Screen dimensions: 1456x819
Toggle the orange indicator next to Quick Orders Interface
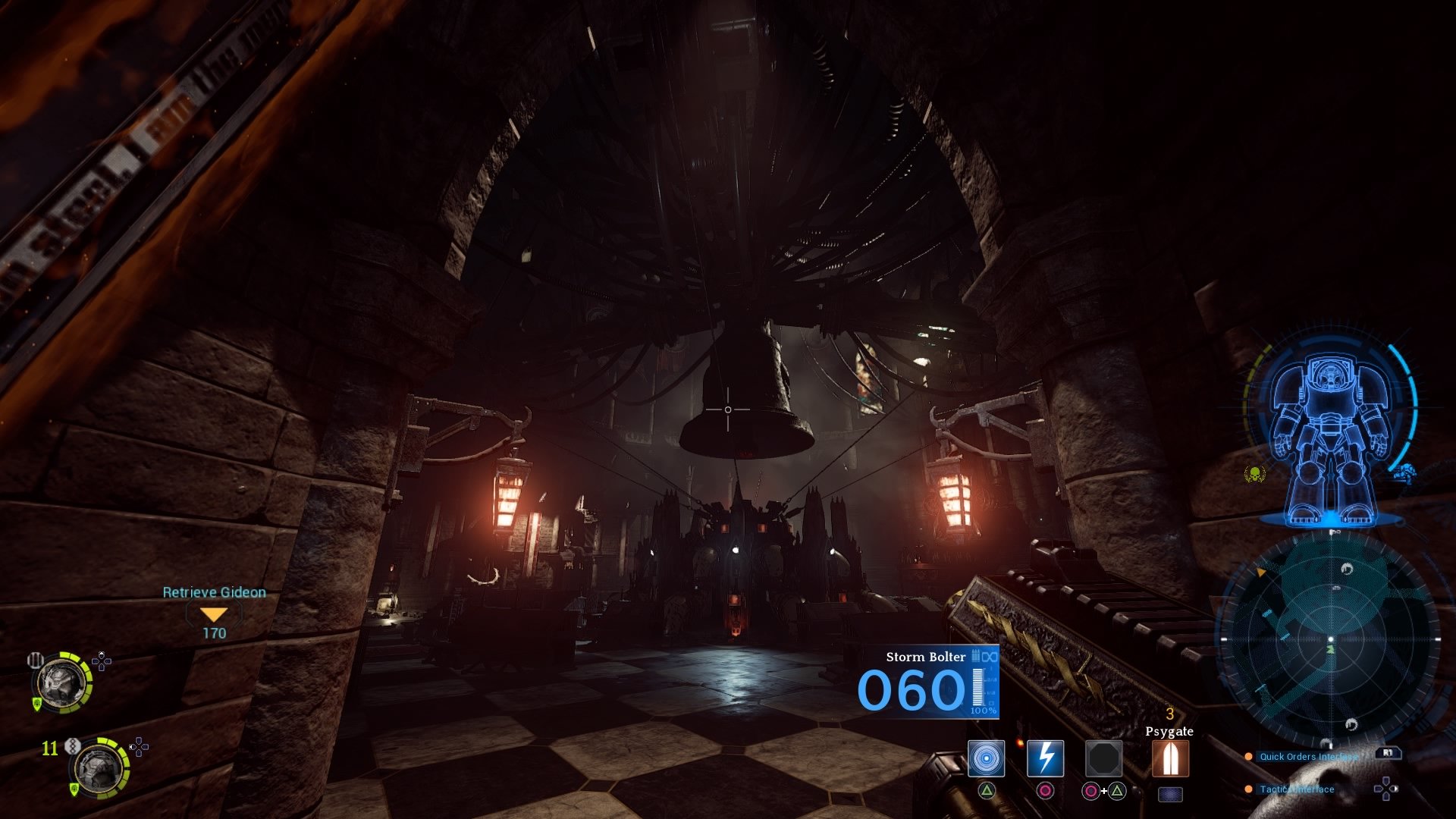(x=1248, y=757)
